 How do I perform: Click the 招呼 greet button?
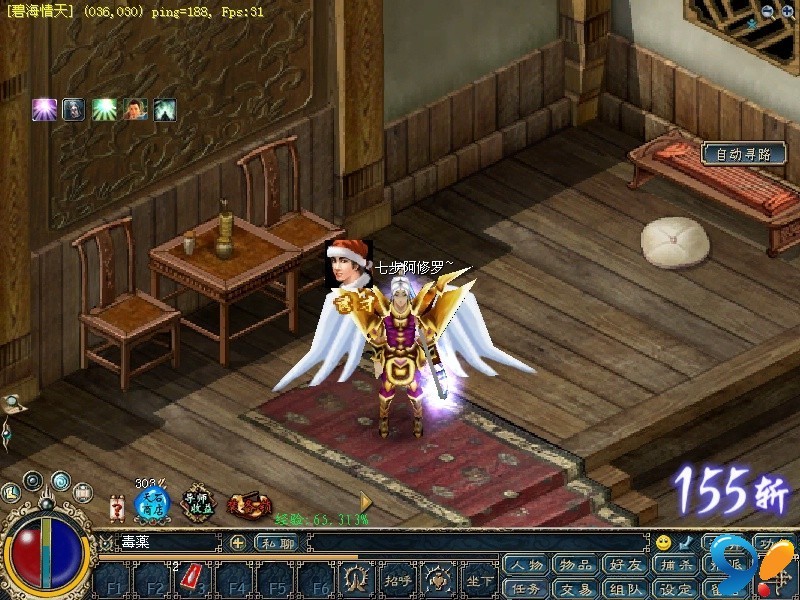point(397,579)
